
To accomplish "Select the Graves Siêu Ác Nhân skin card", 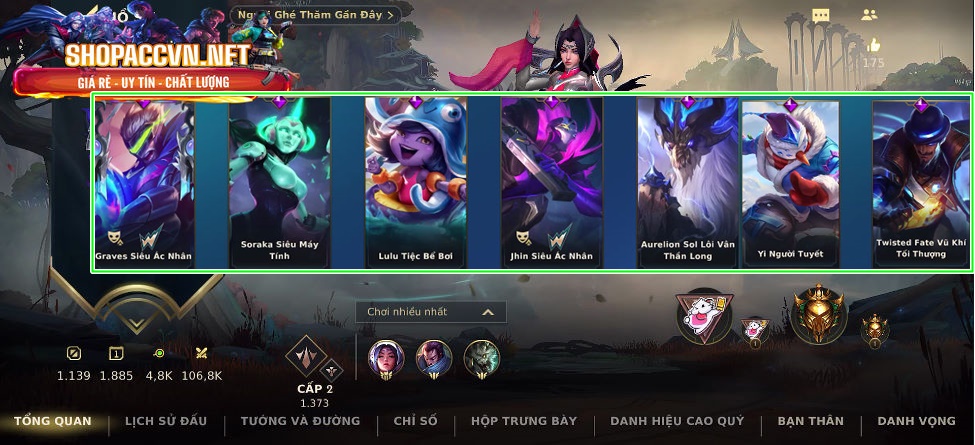I will [x=144, y=182].
